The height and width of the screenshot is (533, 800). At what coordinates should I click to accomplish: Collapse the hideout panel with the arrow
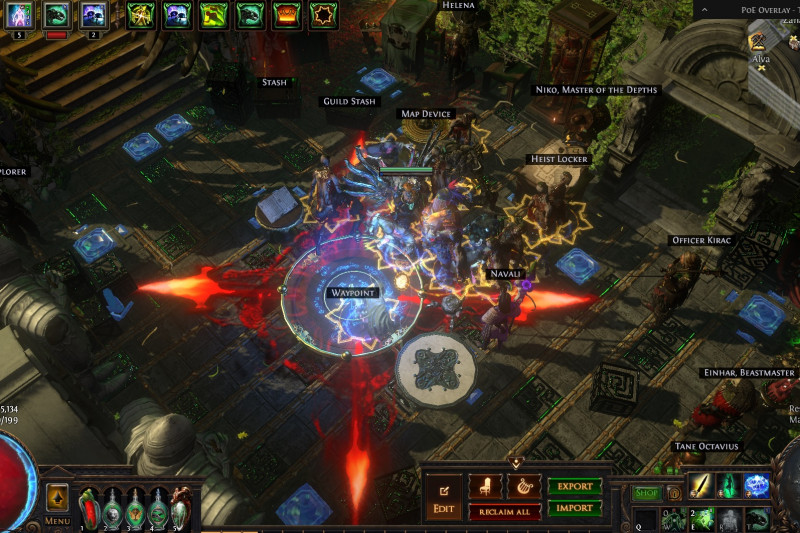coord(516,463)
